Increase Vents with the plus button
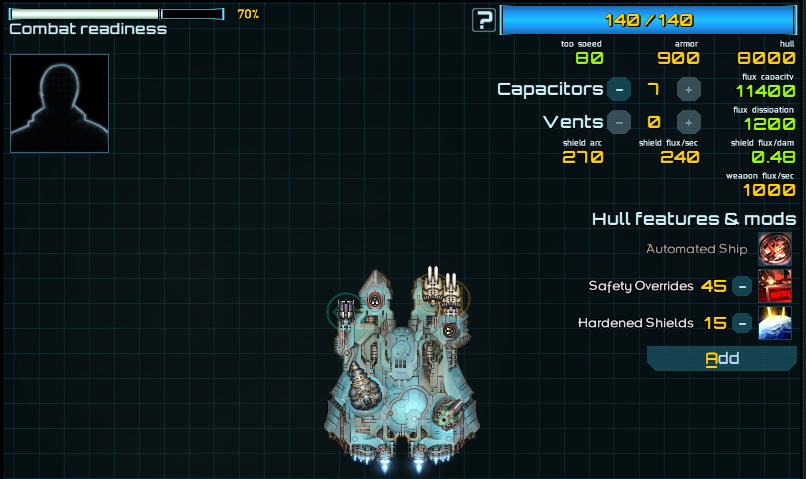The height and width of the screenshot is (479, 806). coord(688,122)
